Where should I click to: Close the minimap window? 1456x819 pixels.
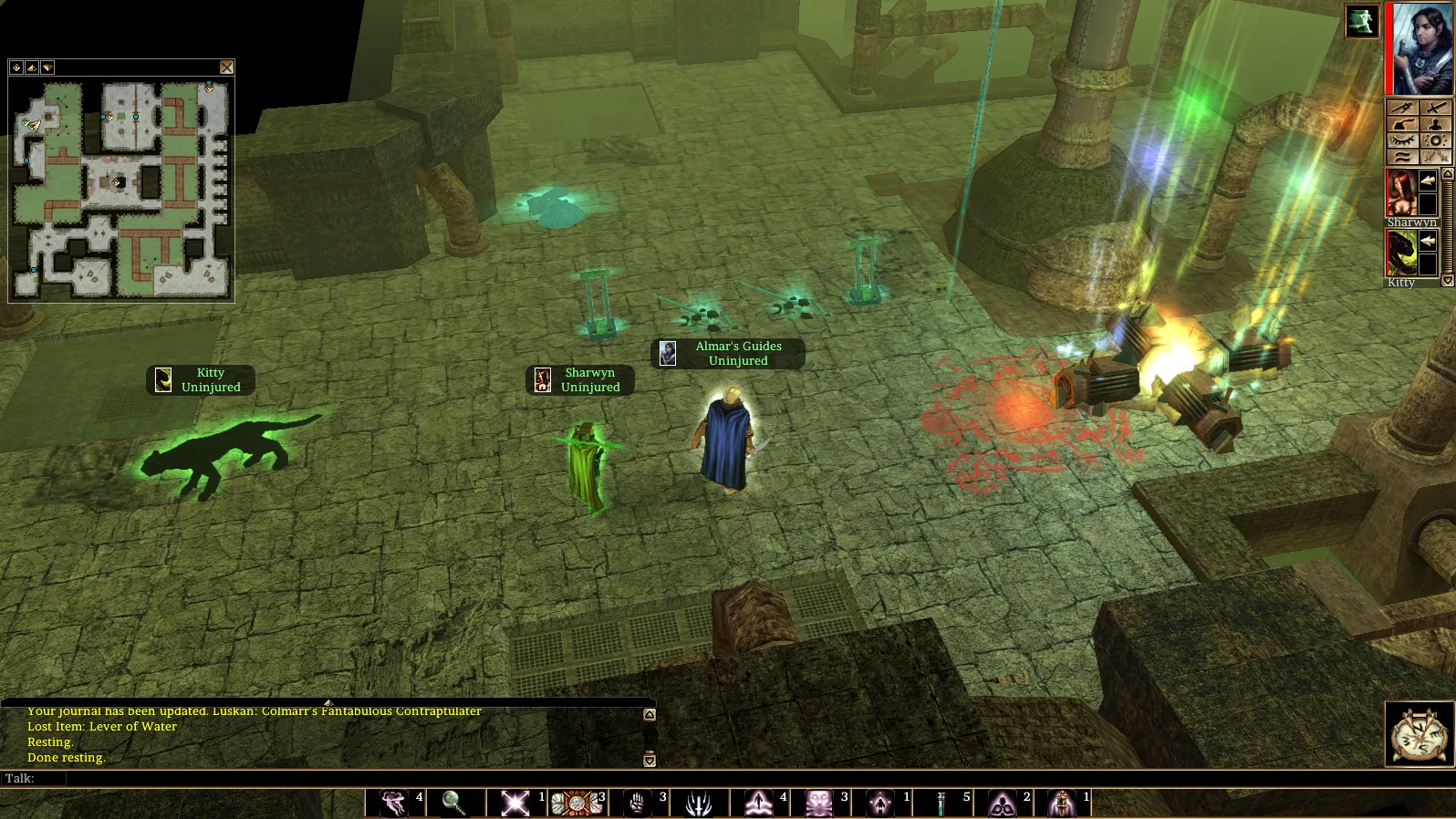coord(226,67)
